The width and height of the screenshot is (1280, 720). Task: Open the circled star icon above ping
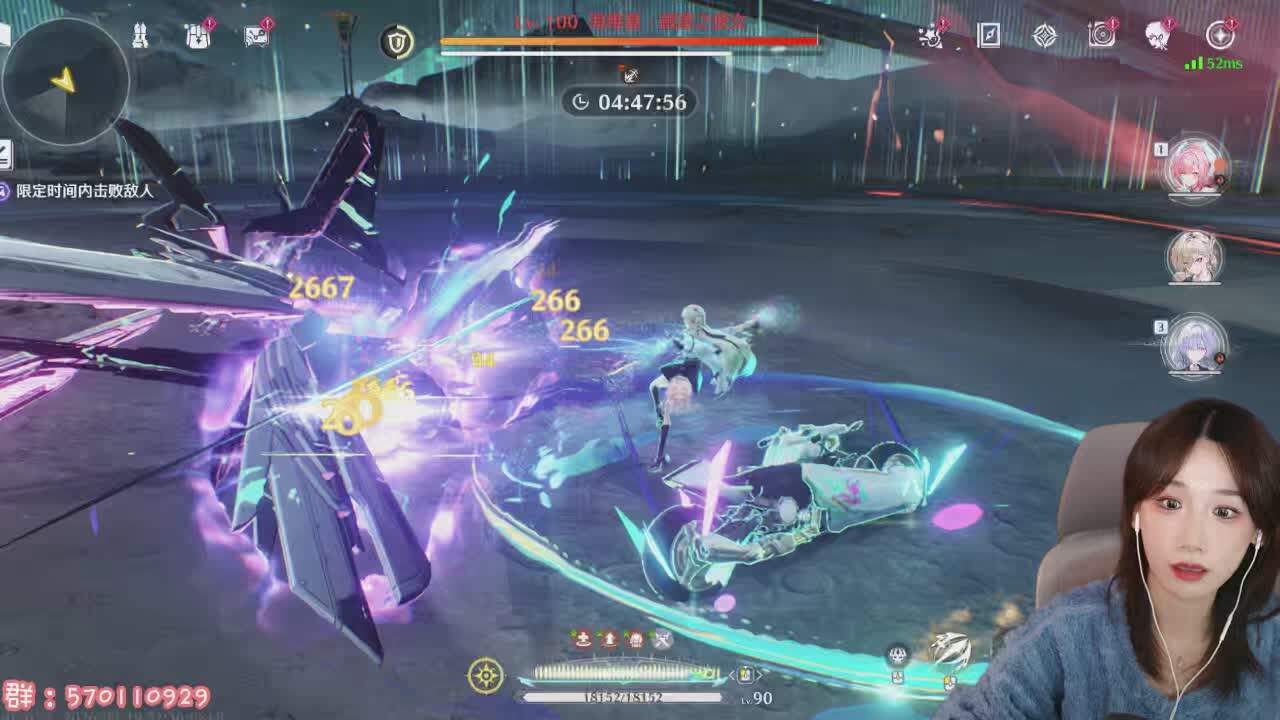point(1220,36)
